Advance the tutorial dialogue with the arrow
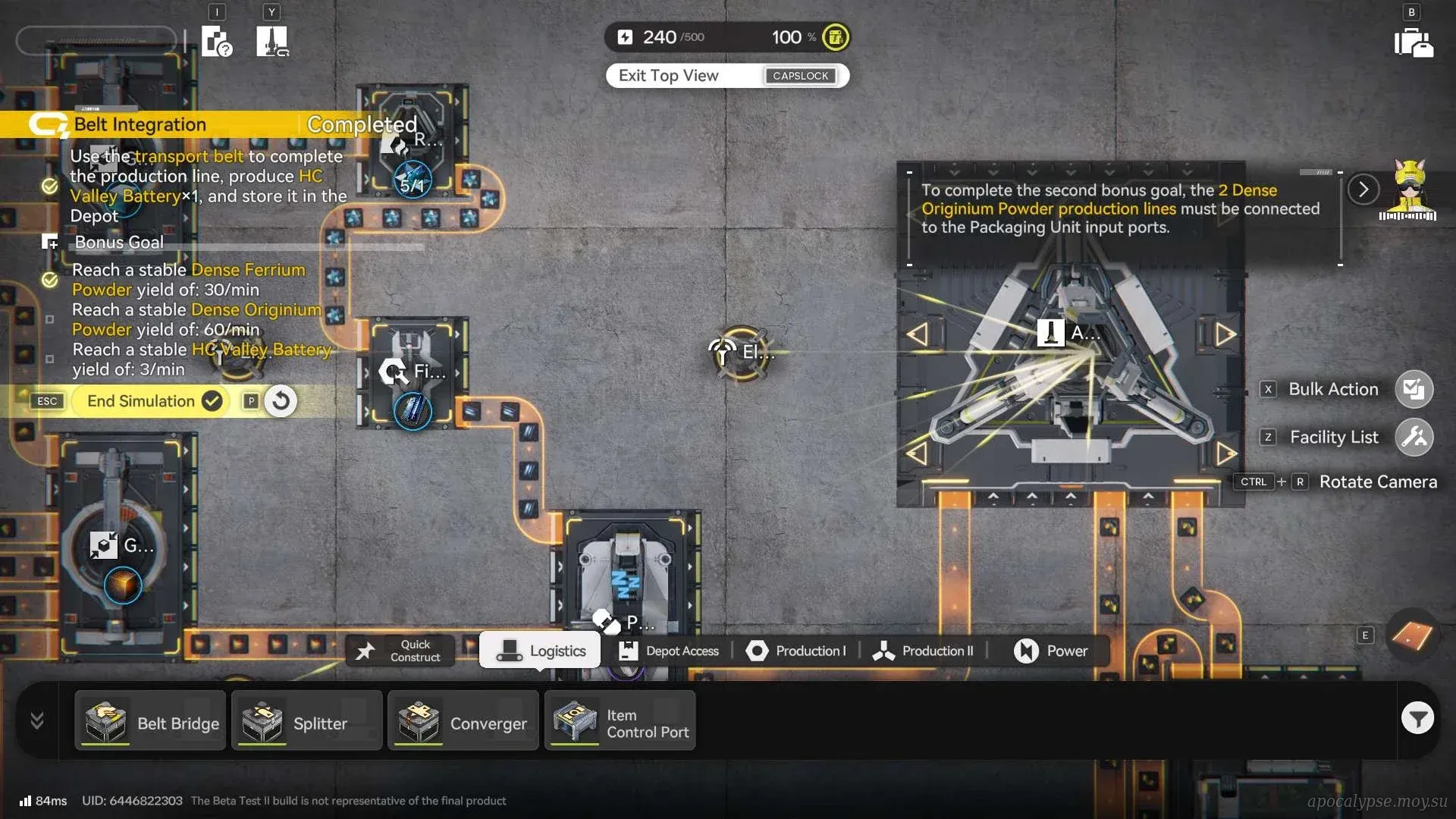The image size is (1456, 819). coord(1363,189)
